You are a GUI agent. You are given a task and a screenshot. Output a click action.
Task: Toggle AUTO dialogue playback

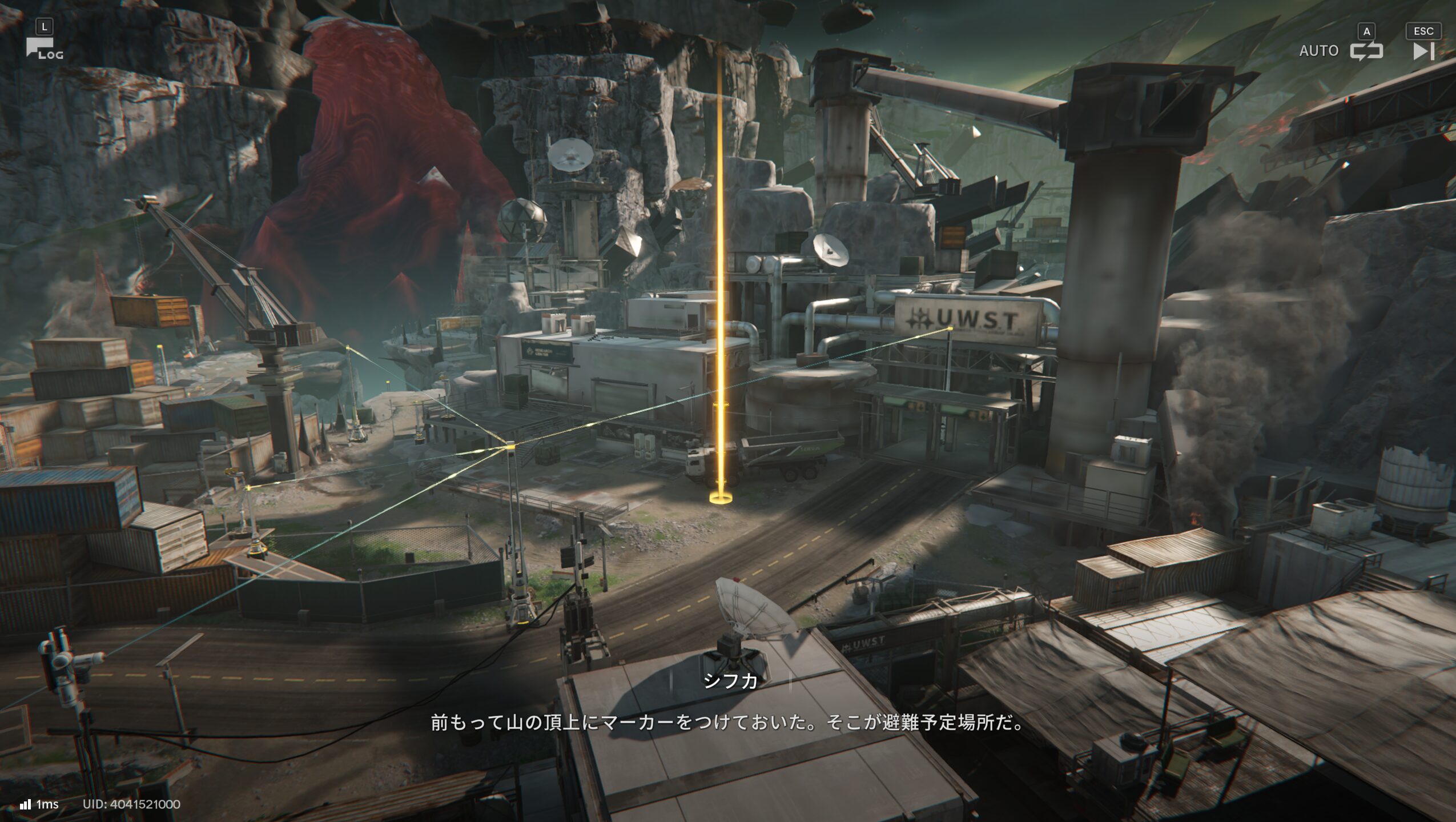[1365, 51]
